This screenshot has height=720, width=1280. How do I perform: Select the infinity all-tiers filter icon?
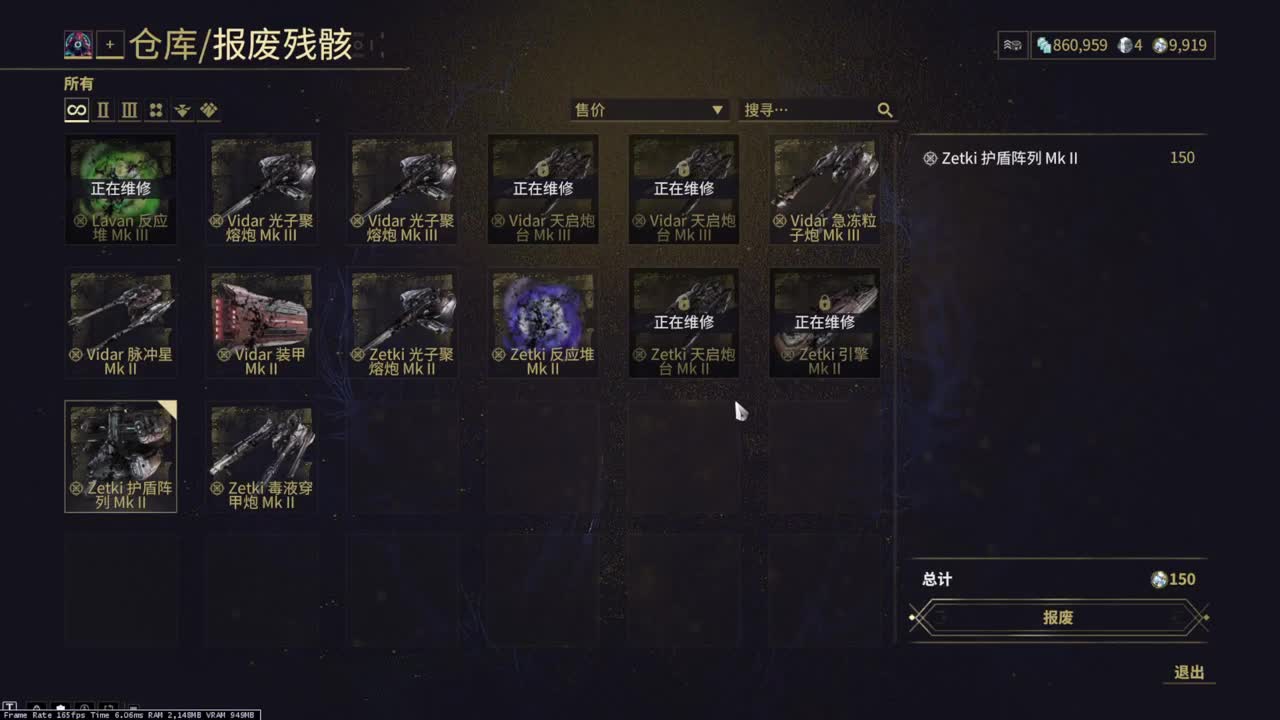click(76, 110)
